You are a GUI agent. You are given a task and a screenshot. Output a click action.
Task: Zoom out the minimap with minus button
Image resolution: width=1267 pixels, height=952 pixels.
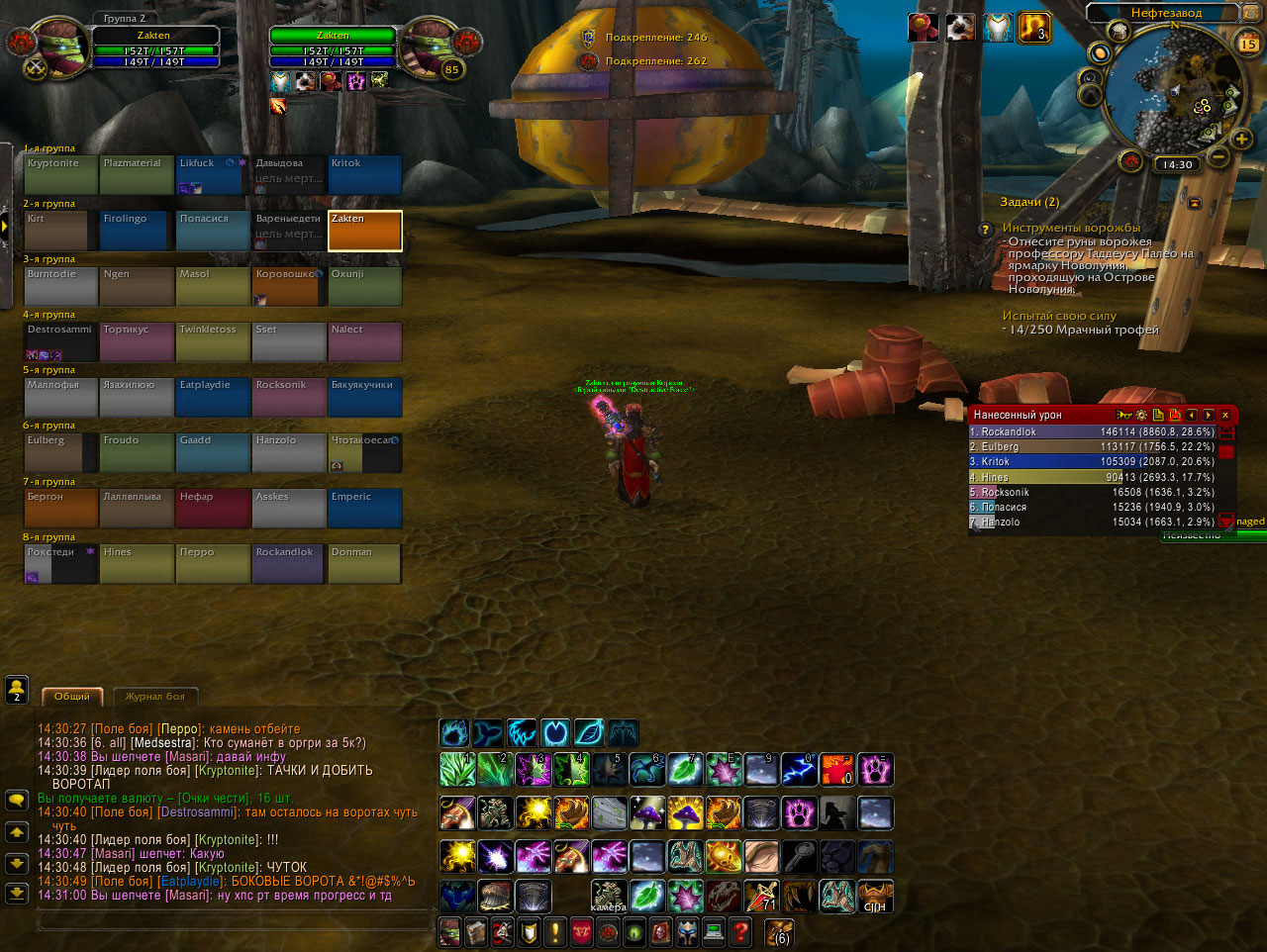[x=1218, y=156]
